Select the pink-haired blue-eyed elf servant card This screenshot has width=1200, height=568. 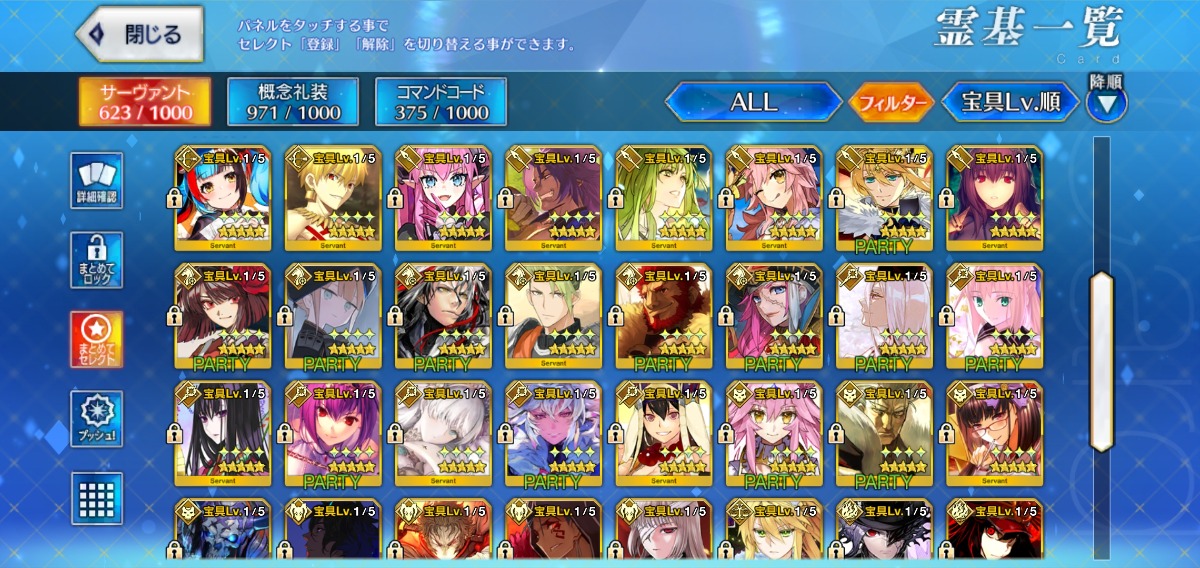(443, 198)
